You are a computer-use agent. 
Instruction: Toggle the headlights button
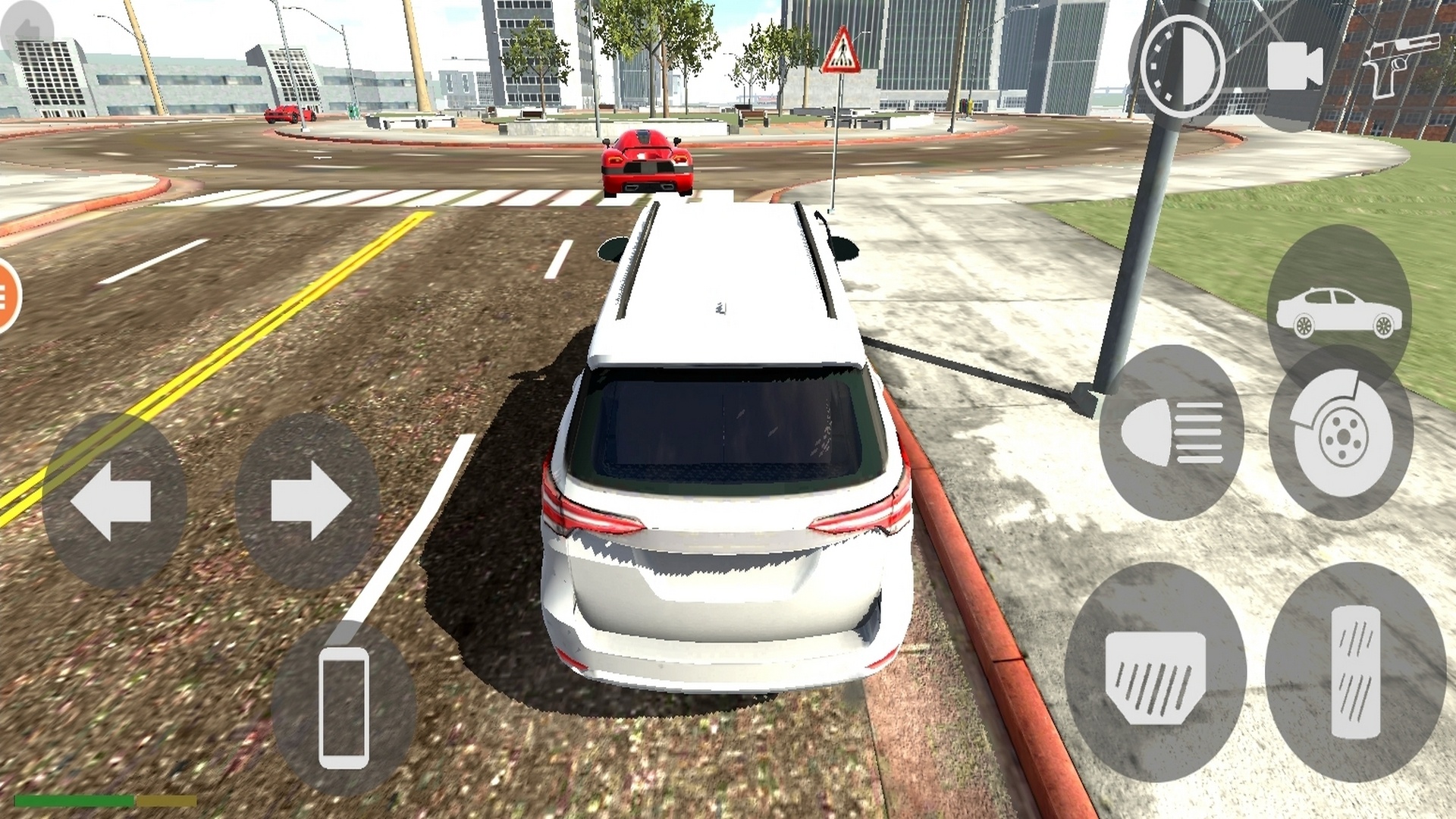(1171, 432)
